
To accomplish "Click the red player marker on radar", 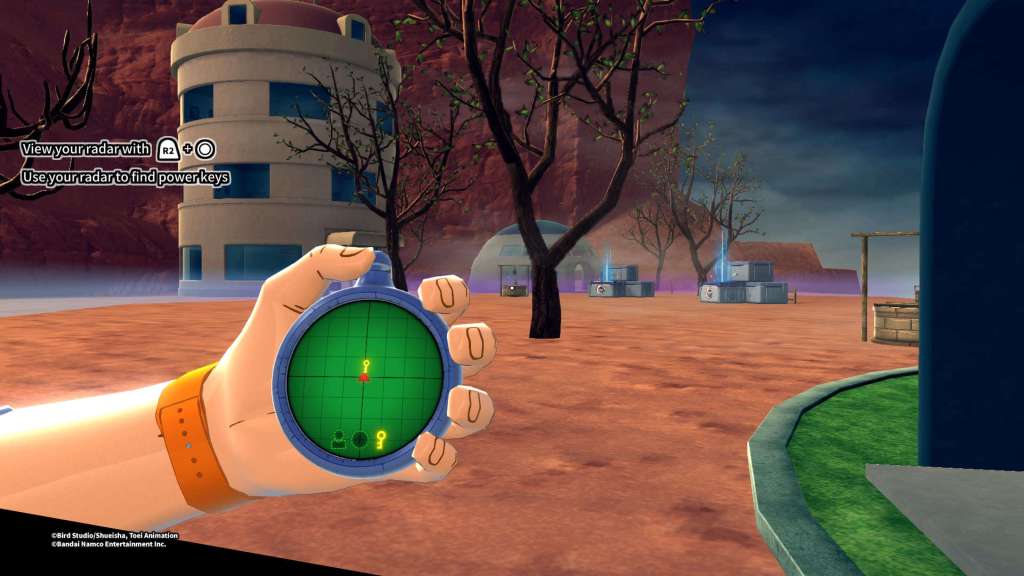I will tap(364, 377).
